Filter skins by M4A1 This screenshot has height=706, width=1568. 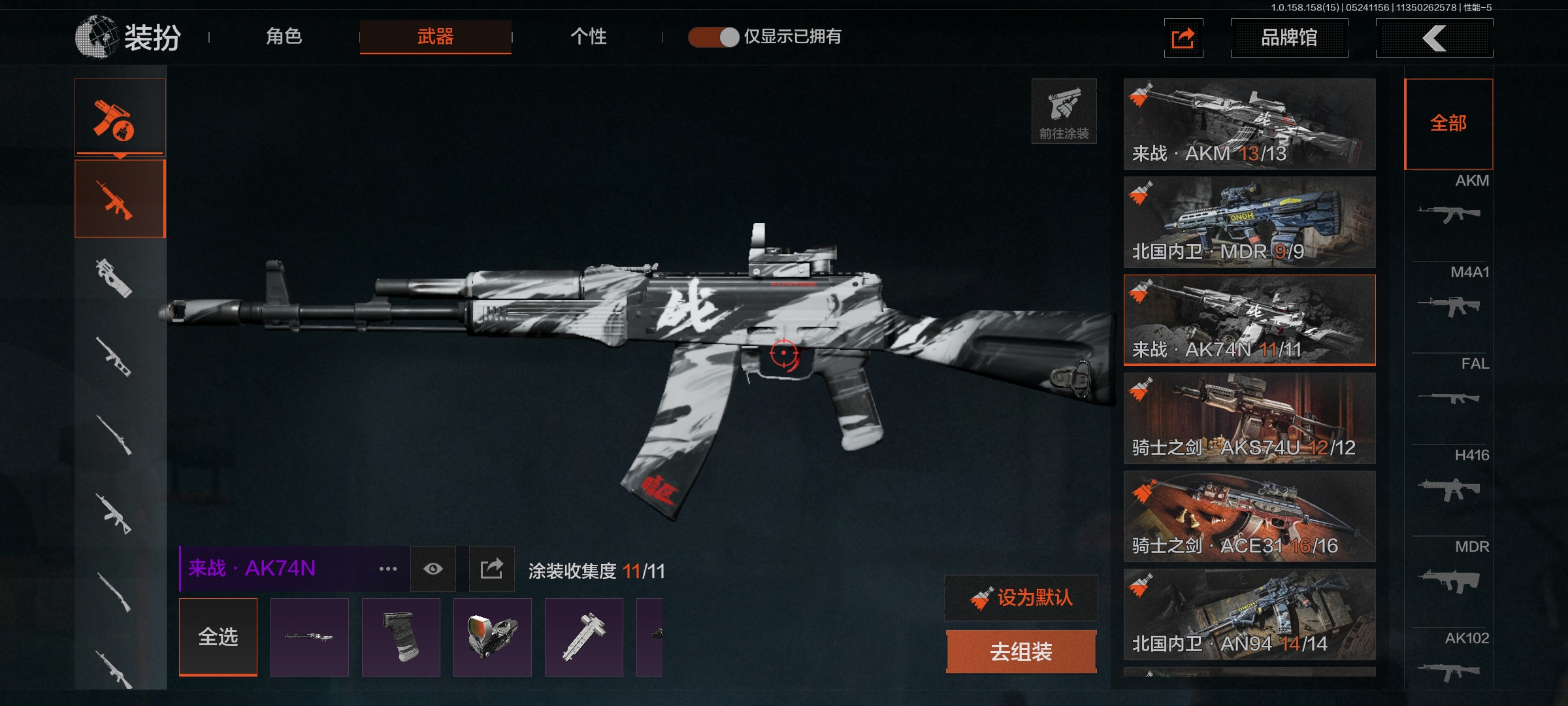click(1449, 294)
